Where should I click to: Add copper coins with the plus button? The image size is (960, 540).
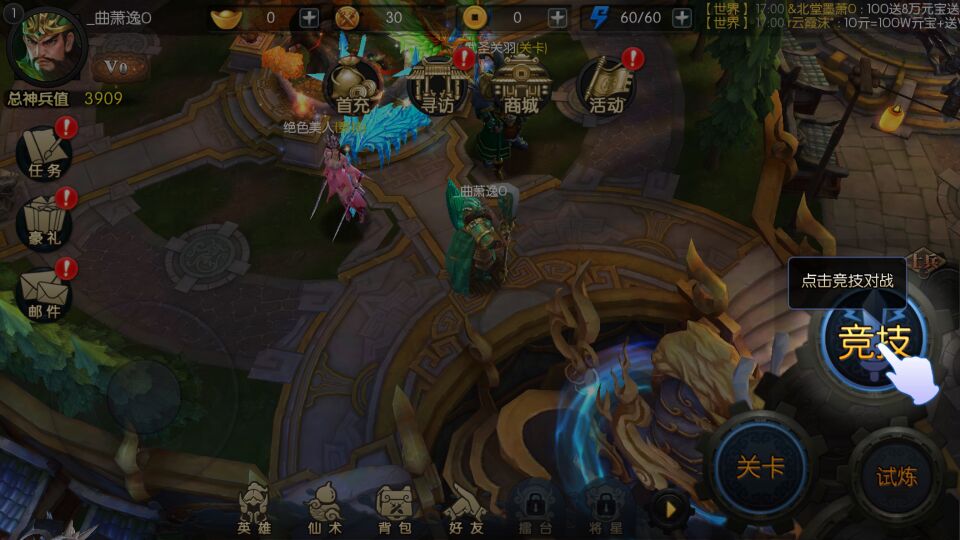557,17
